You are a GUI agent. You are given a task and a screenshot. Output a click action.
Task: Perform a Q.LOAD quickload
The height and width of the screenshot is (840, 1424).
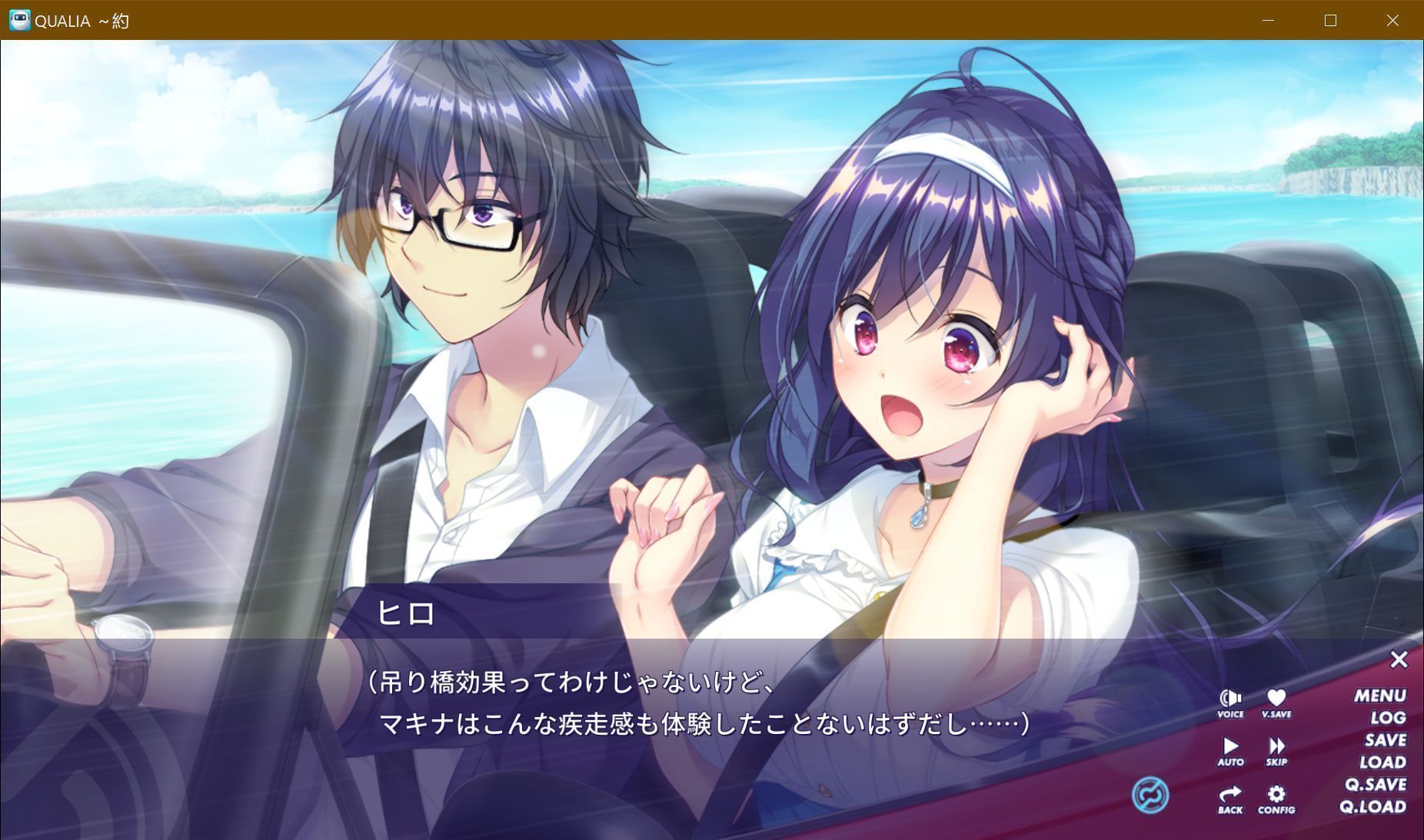tap(1372, 806)
